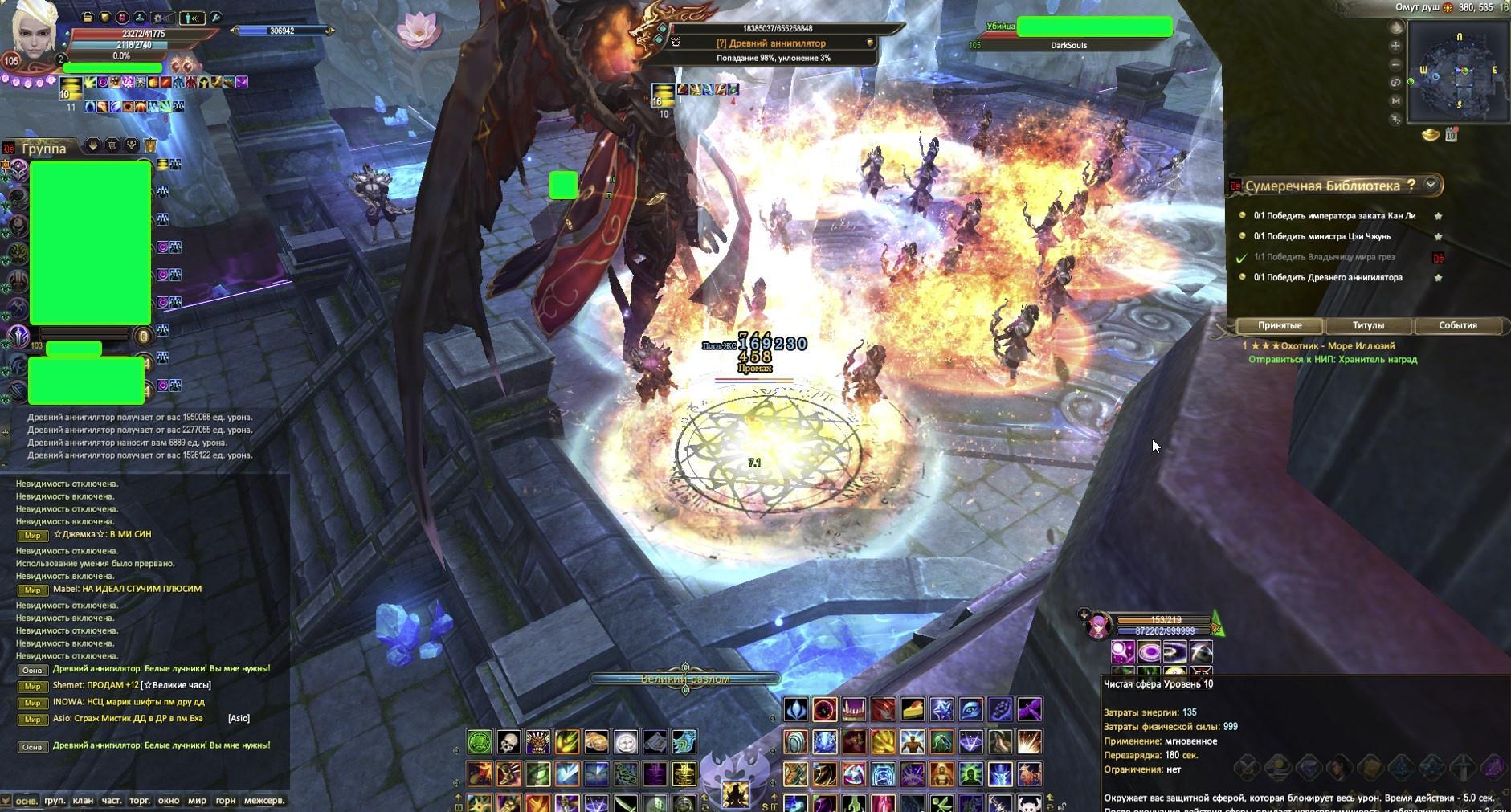Viewport: 1511px width, 812px height.
Task: Zoom out the minimap with minus button
Action: pyautogui.click(x=1395, y=64)
